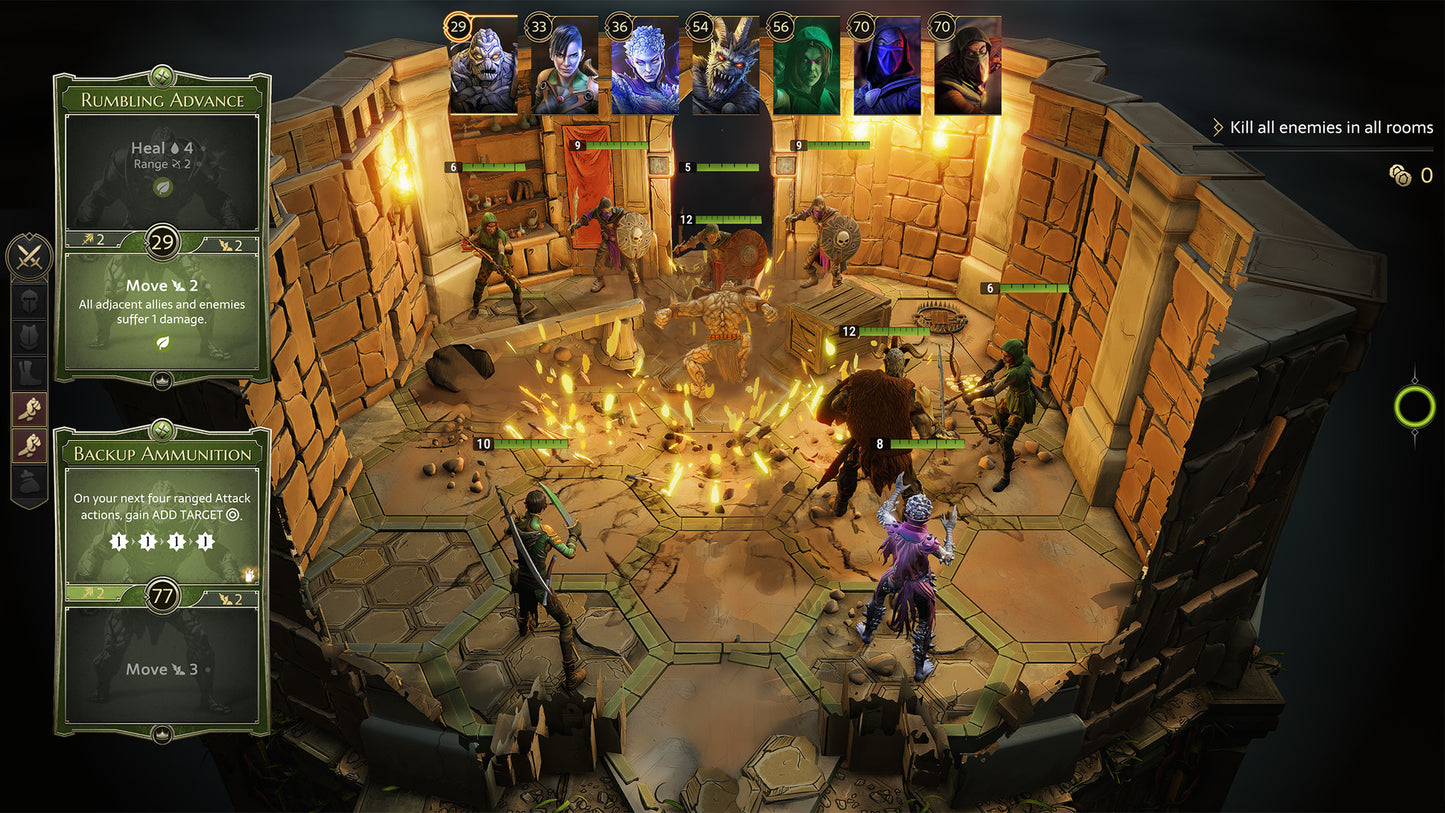Switch to the horned demon portrait with initiative 54

pyautogui.click(x=723, y=65)
